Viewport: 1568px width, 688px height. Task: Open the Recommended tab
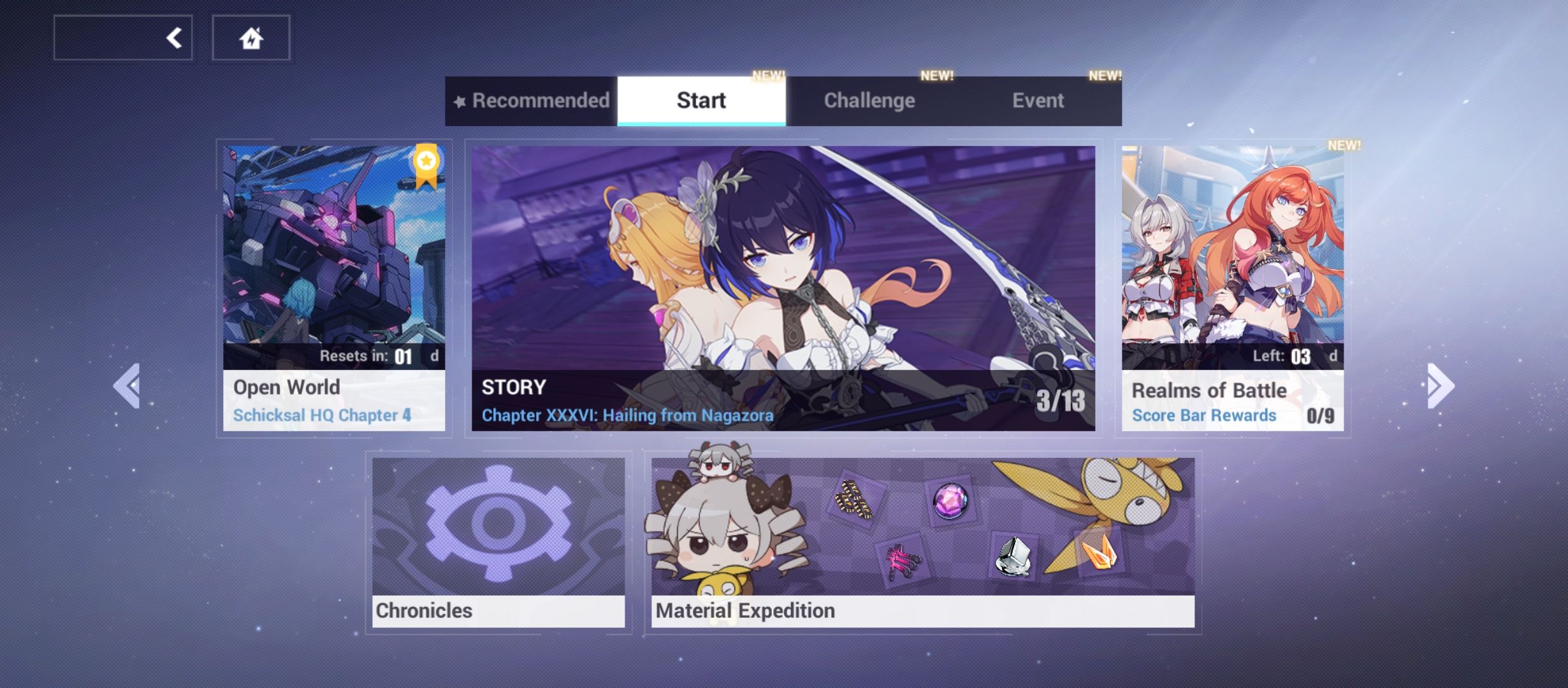pos(541,100)
